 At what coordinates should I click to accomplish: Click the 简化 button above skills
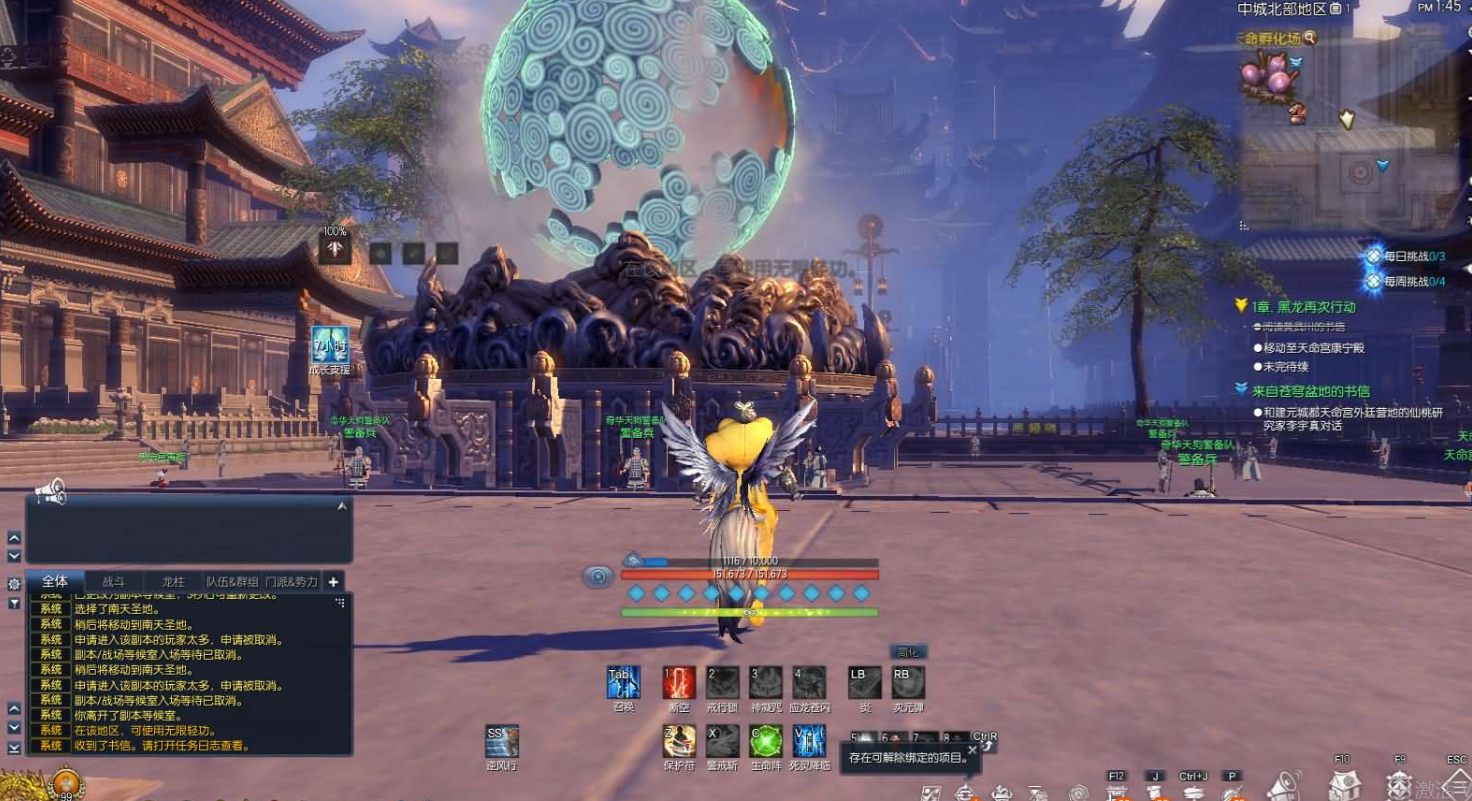coord(908,652)
